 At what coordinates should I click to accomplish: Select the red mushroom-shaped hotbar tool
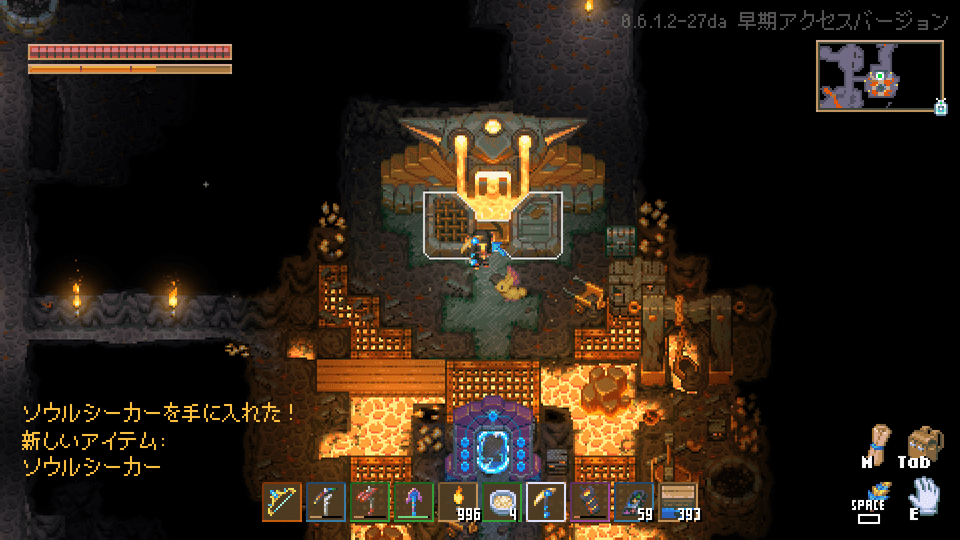(370, 502)
